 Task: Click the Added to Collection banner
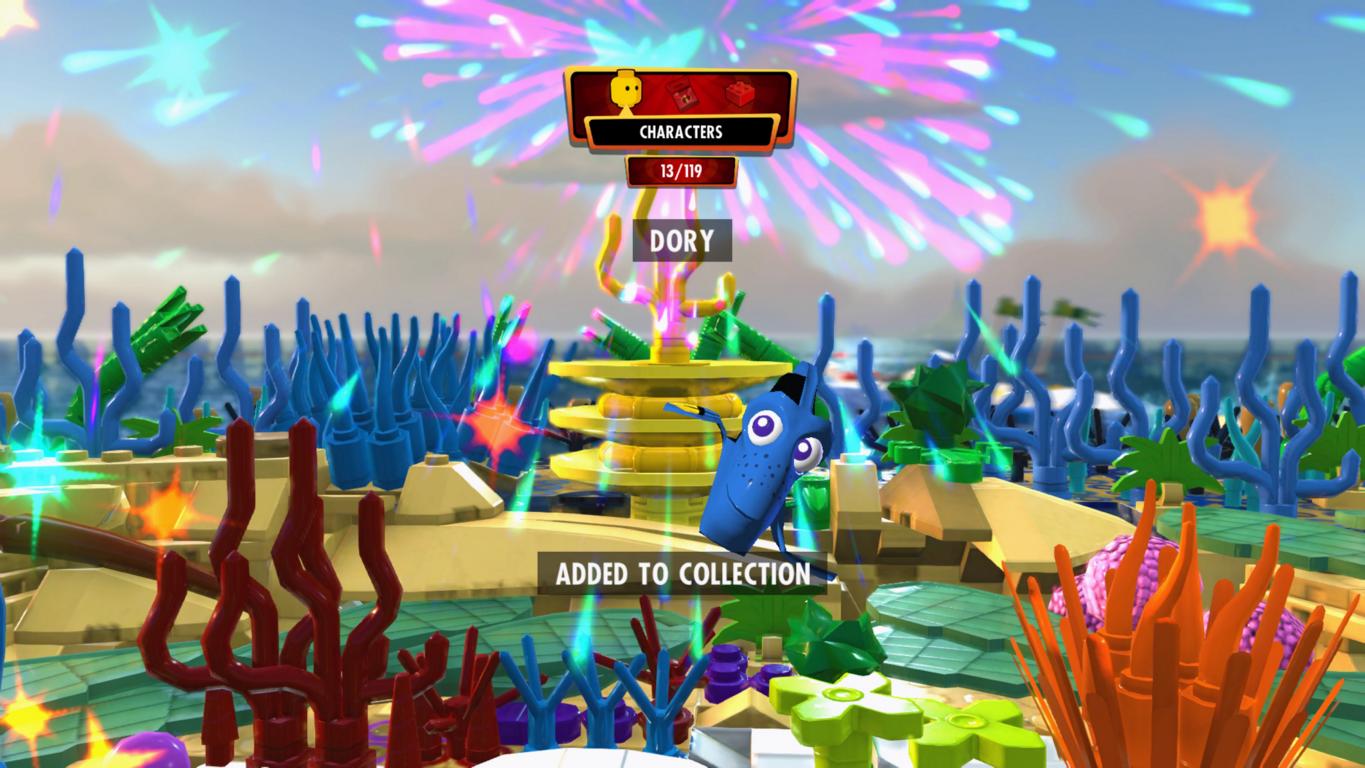pyautogui.click(x=682, y=574)
